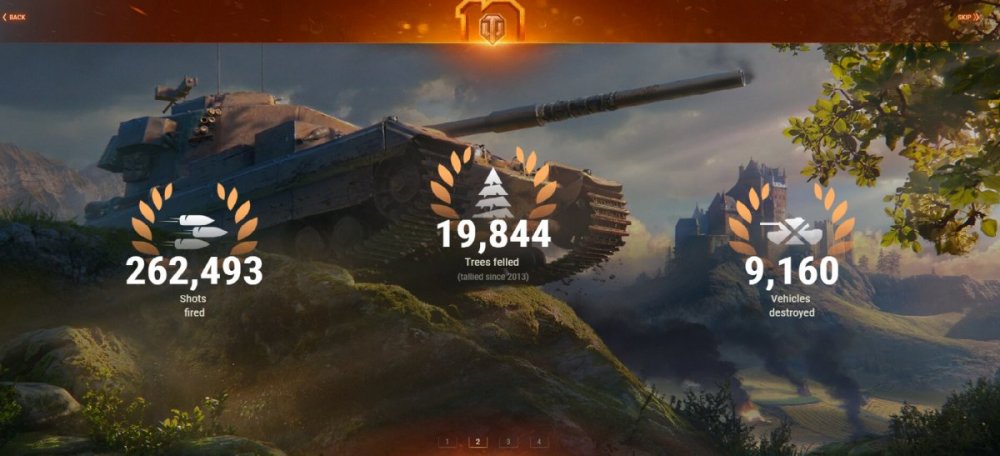Go back using the Back button
The height and width of the screenshot is (456, 1000).
[14, 17]
